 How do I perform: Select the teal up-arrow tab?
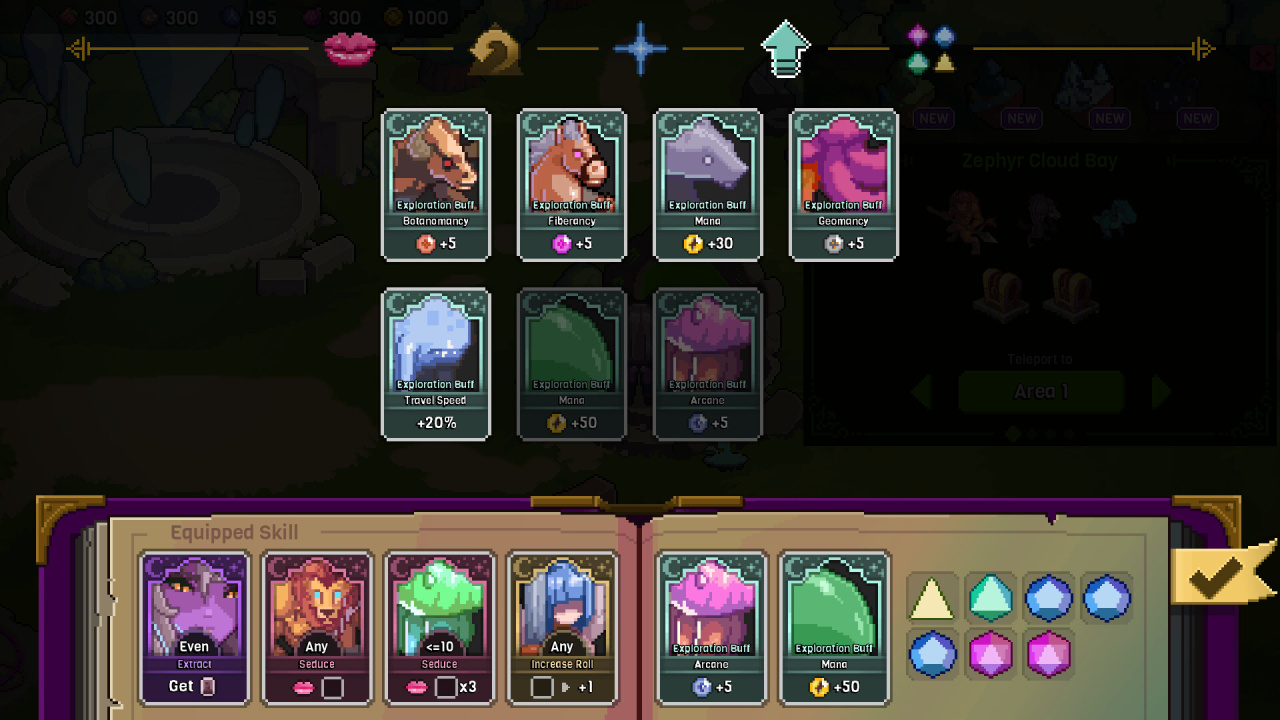[785, 48]
